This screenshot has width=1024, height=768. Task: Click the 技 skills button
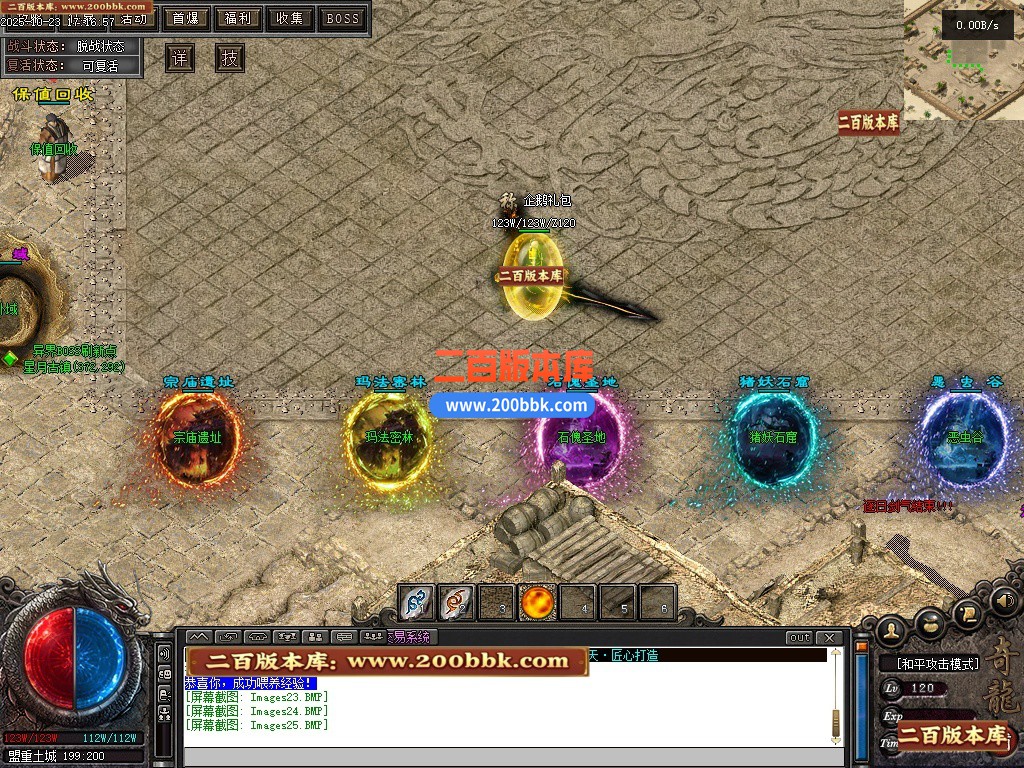[x=229, y=58]
